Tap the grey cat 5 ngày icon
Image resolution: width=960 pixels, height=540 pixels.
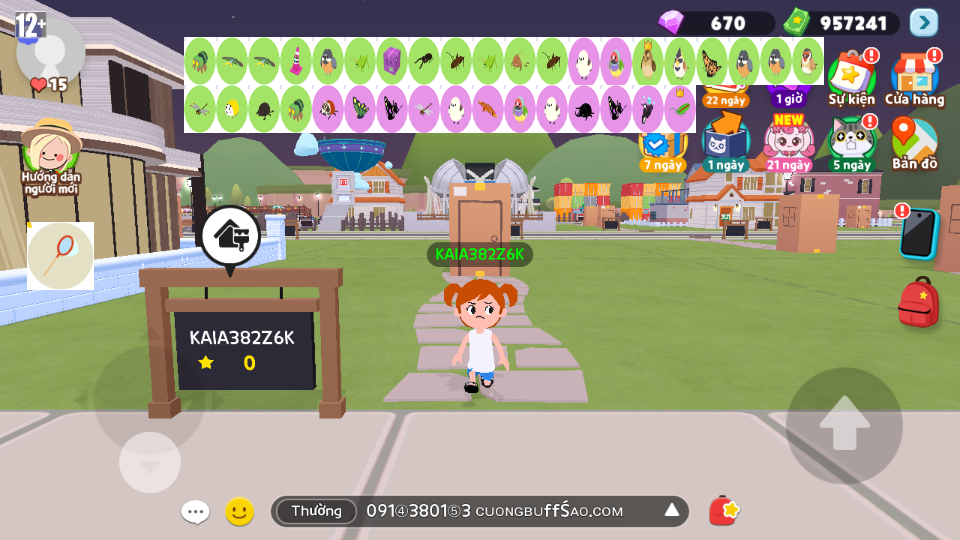[x=851, y=143]
